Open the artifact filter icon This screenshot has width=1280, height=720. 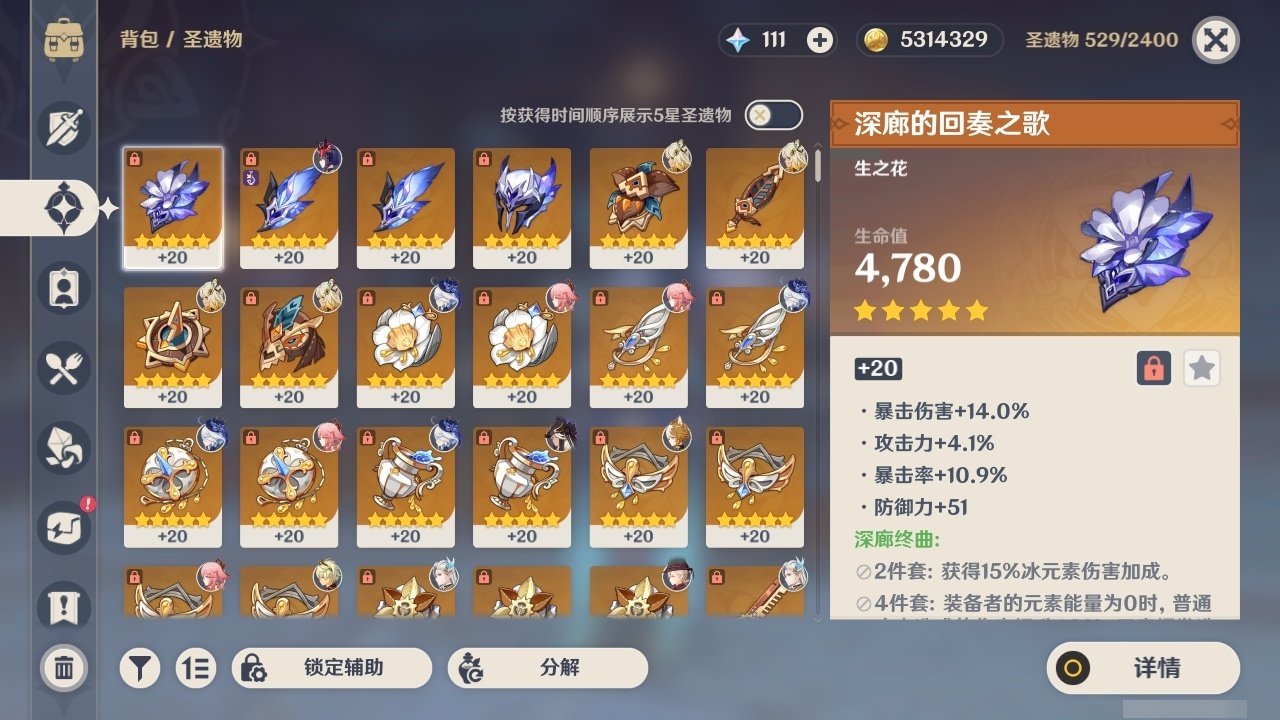[140, 667]
